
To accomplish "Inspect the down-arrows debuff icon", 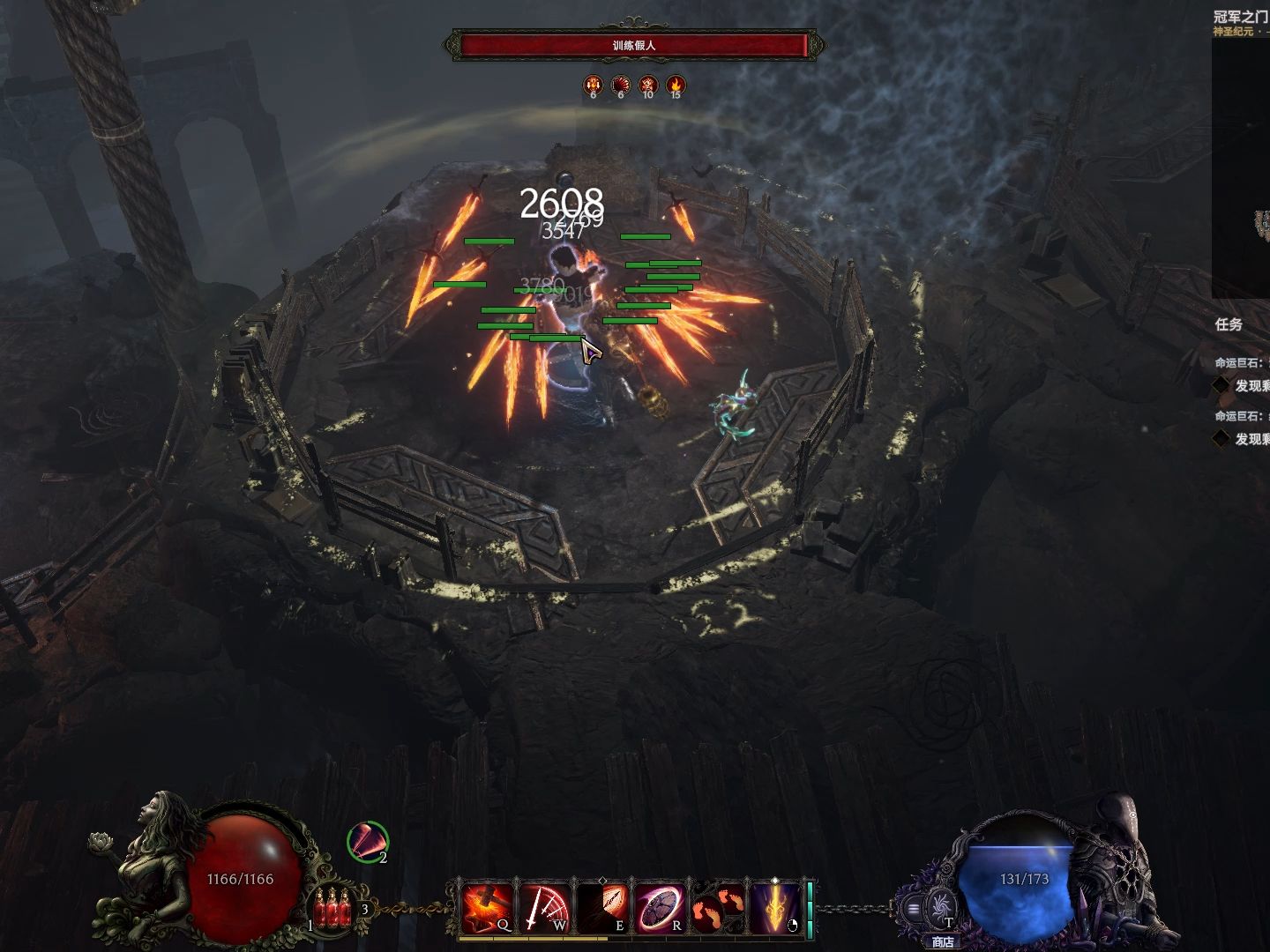I will (594, 86).
